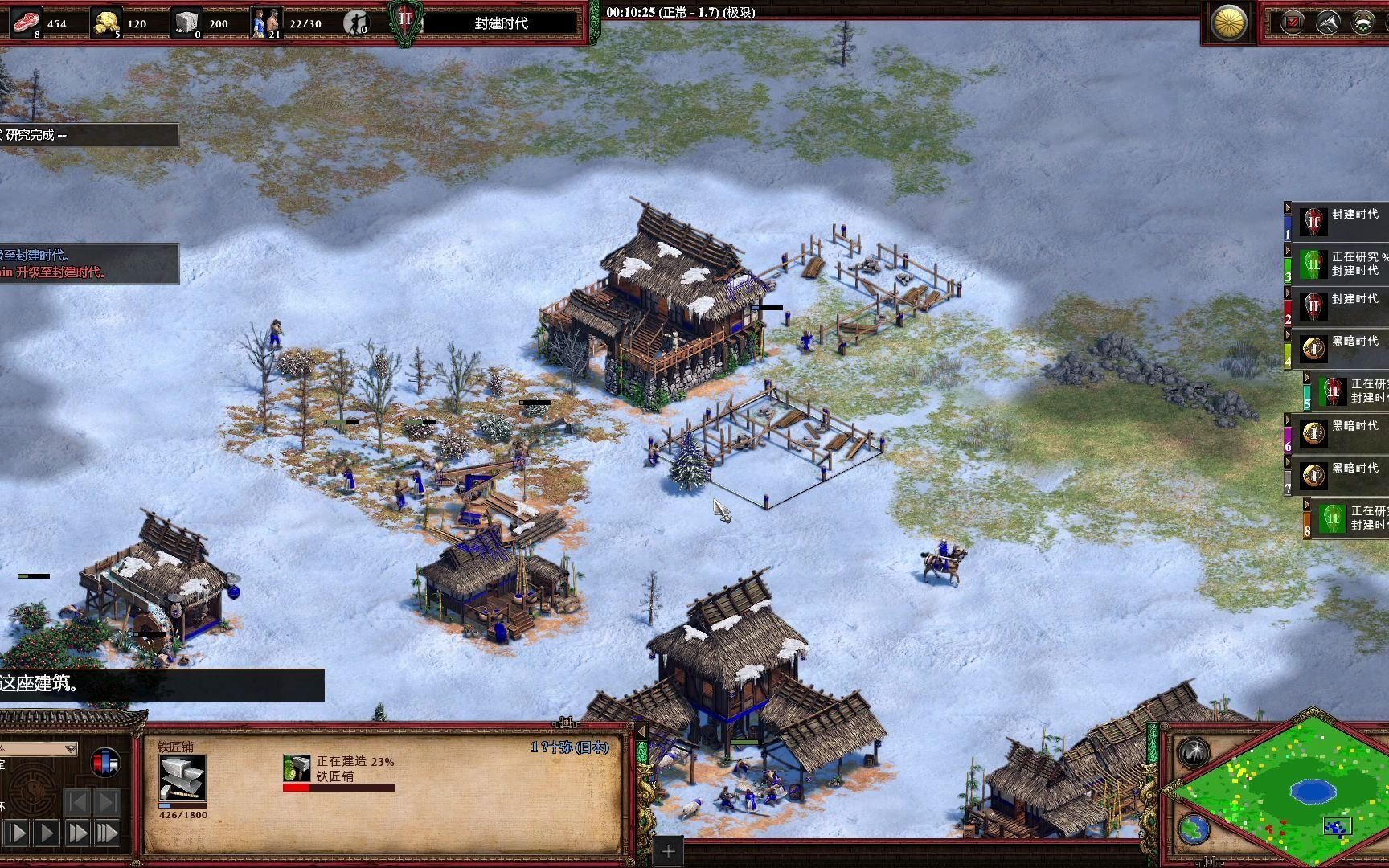
Task: Click the Feudal Age shield emblem
Action: (405, 22)
